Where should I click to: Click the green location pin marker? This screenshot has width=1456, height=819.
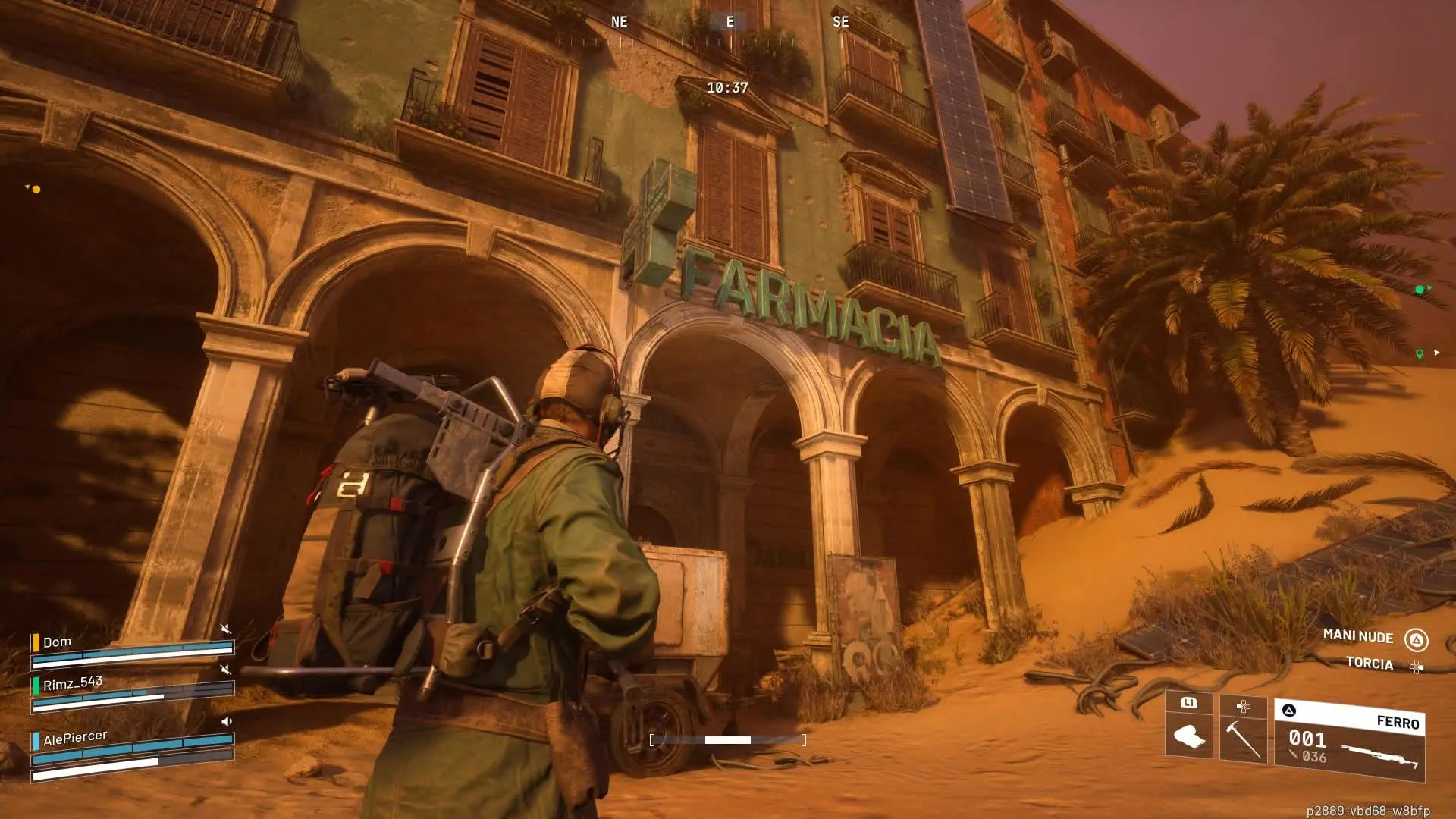[x=1419, y=353]
